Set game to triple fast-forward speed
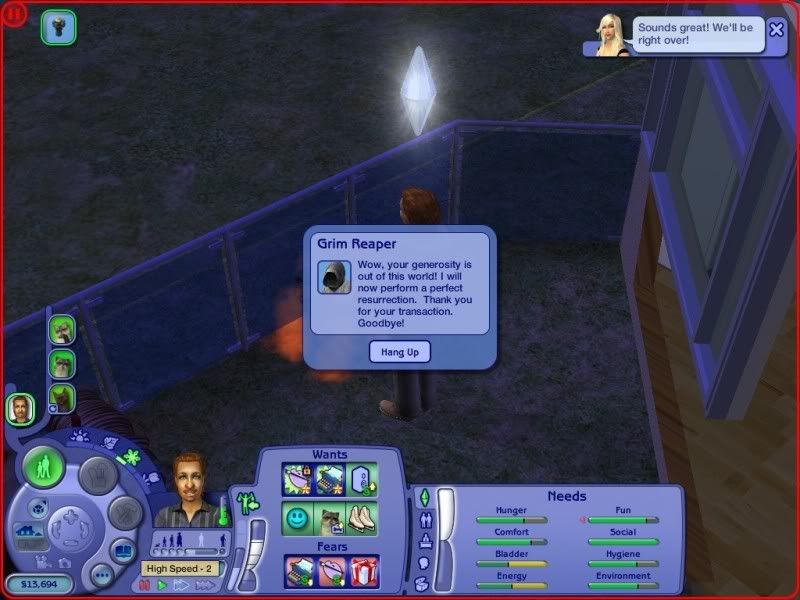 203,585
